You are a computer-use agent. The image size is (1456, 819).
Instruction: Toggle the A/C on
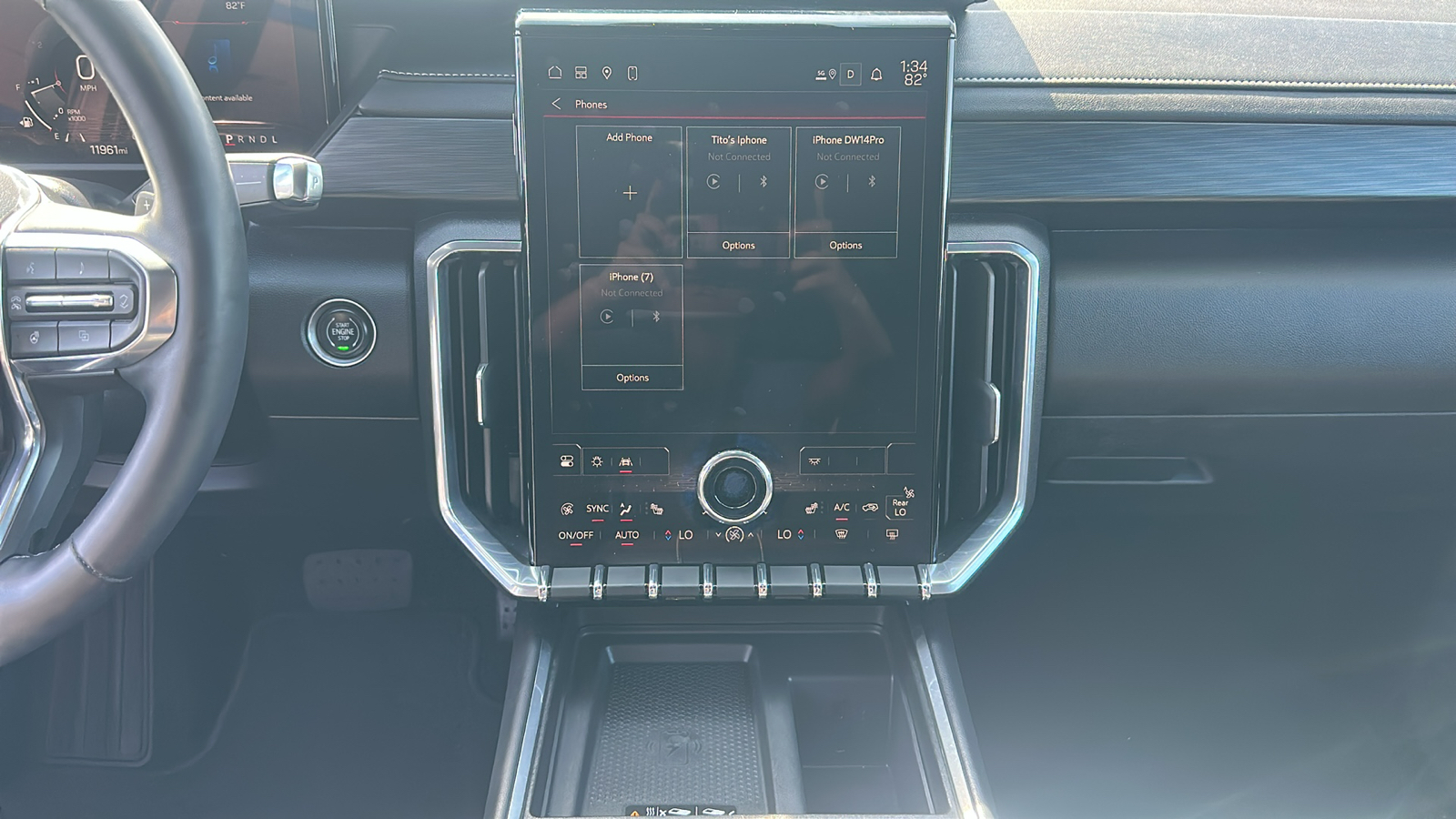point(840,508)
